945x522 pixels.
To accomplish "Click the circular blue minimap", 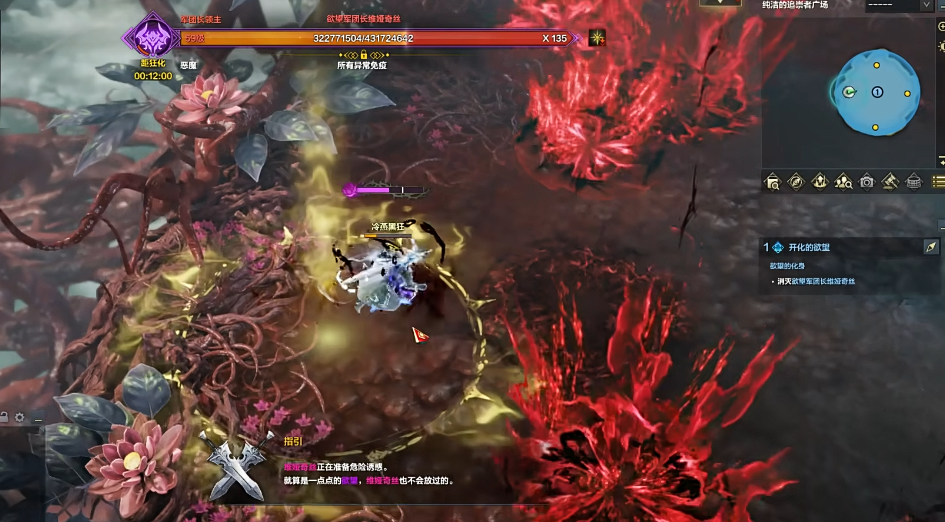I will 876,92.
